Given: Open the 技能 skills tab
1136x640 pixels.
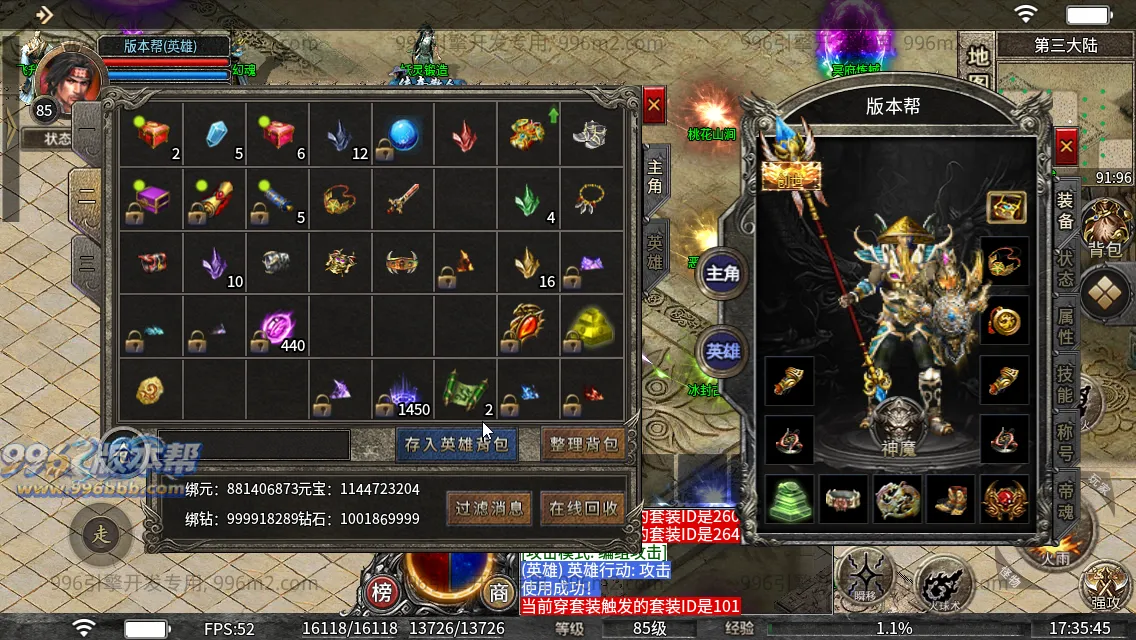Looking at the screenshot, I should click(x=1066, y=382).
